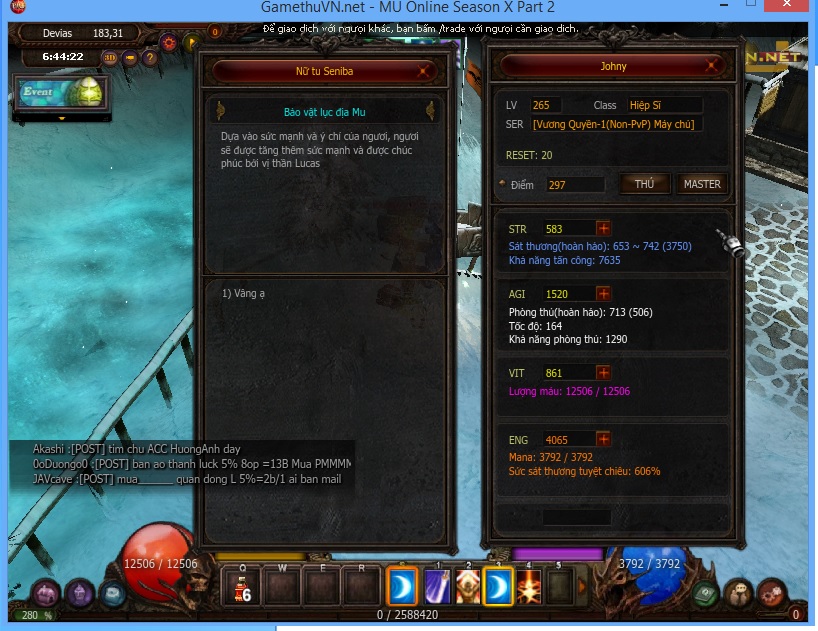Open the THÚ pet panel
Image resolution: width=818 pixels, height=631 pixels.
[x=644, y=184]
